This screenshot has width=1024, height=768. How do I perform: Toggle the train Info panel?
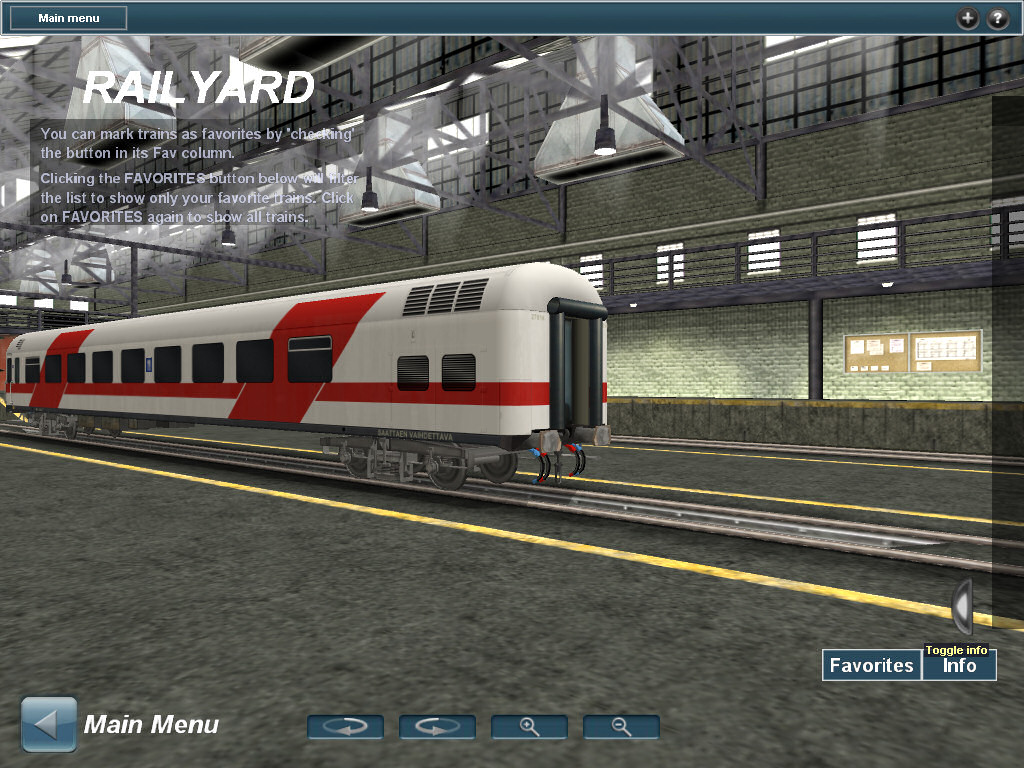pyautogui.click(x=959, y=666)
